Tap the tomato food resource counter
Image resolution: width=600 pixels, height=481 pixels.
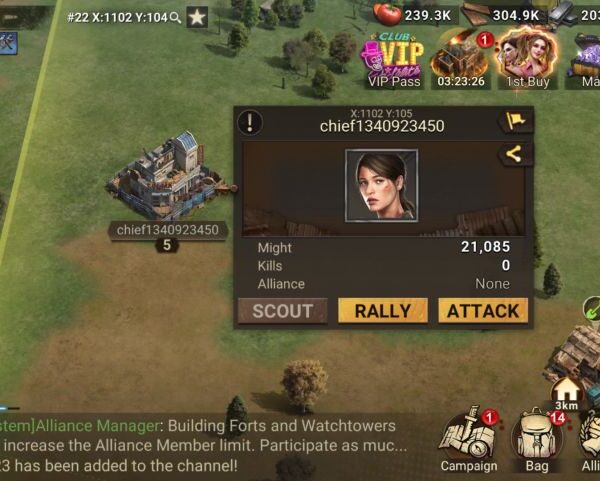tap(416, 15)
